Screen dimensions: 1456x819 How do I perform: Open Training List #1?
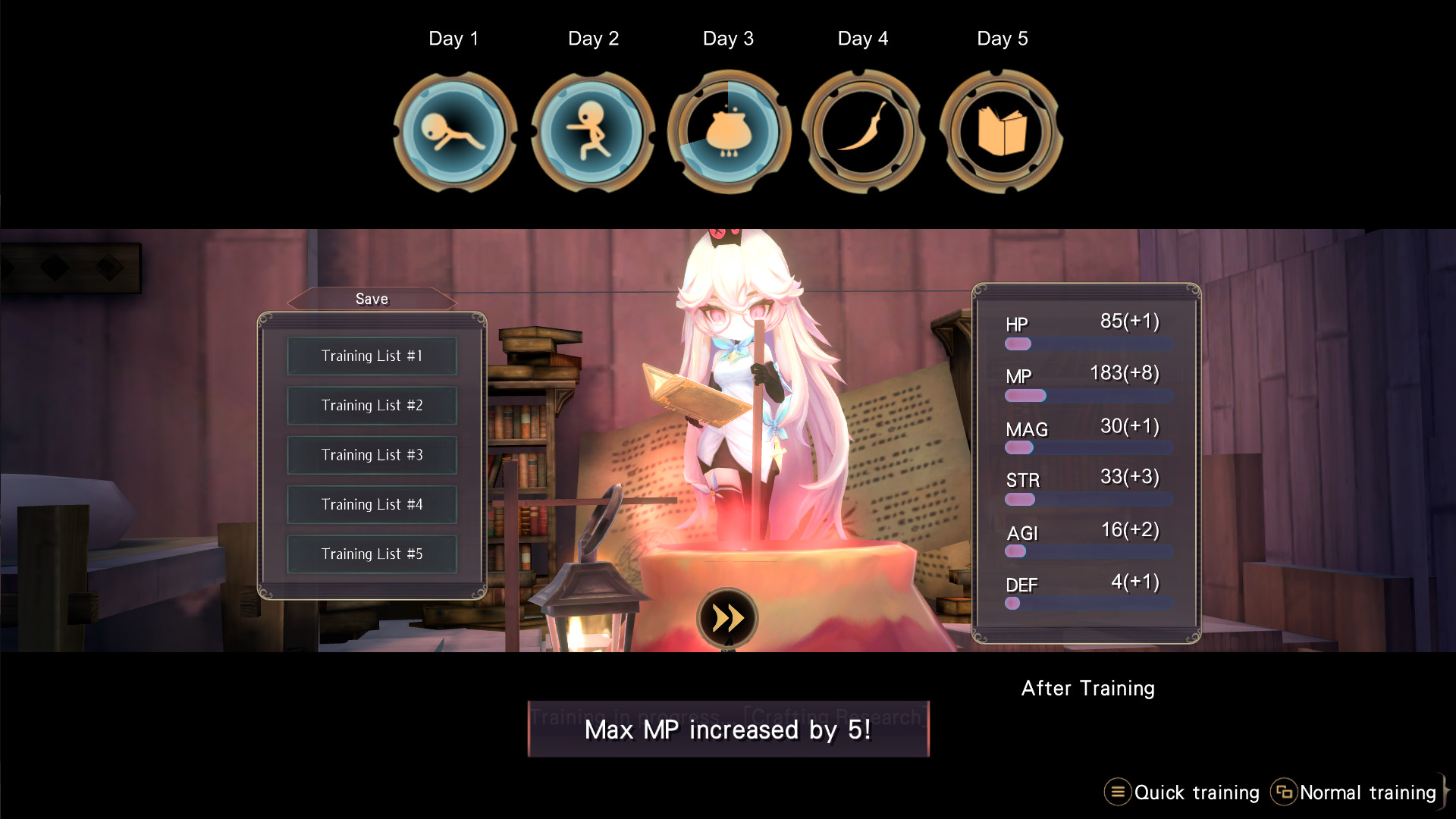pos(372,356)
